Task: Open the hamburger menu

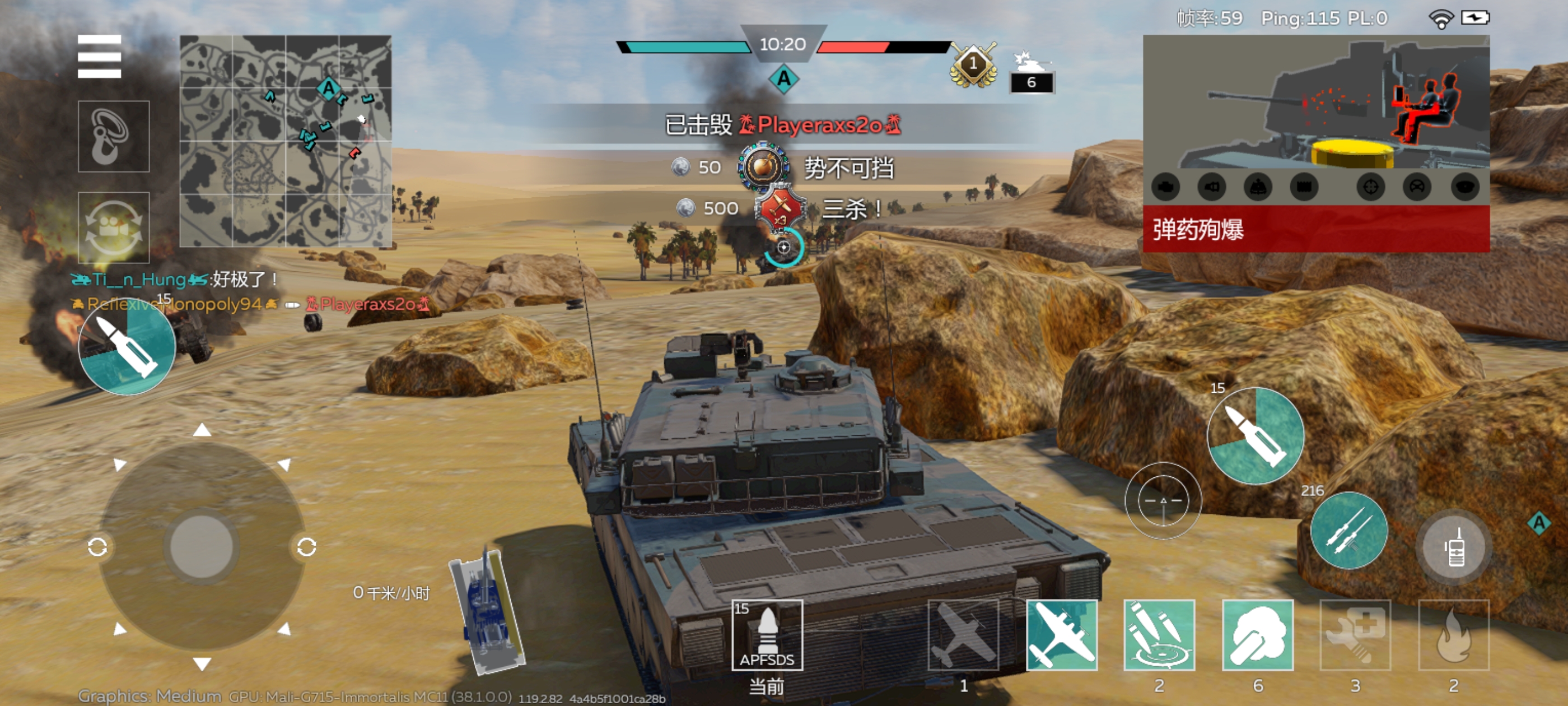Action: tap(99, 57)
